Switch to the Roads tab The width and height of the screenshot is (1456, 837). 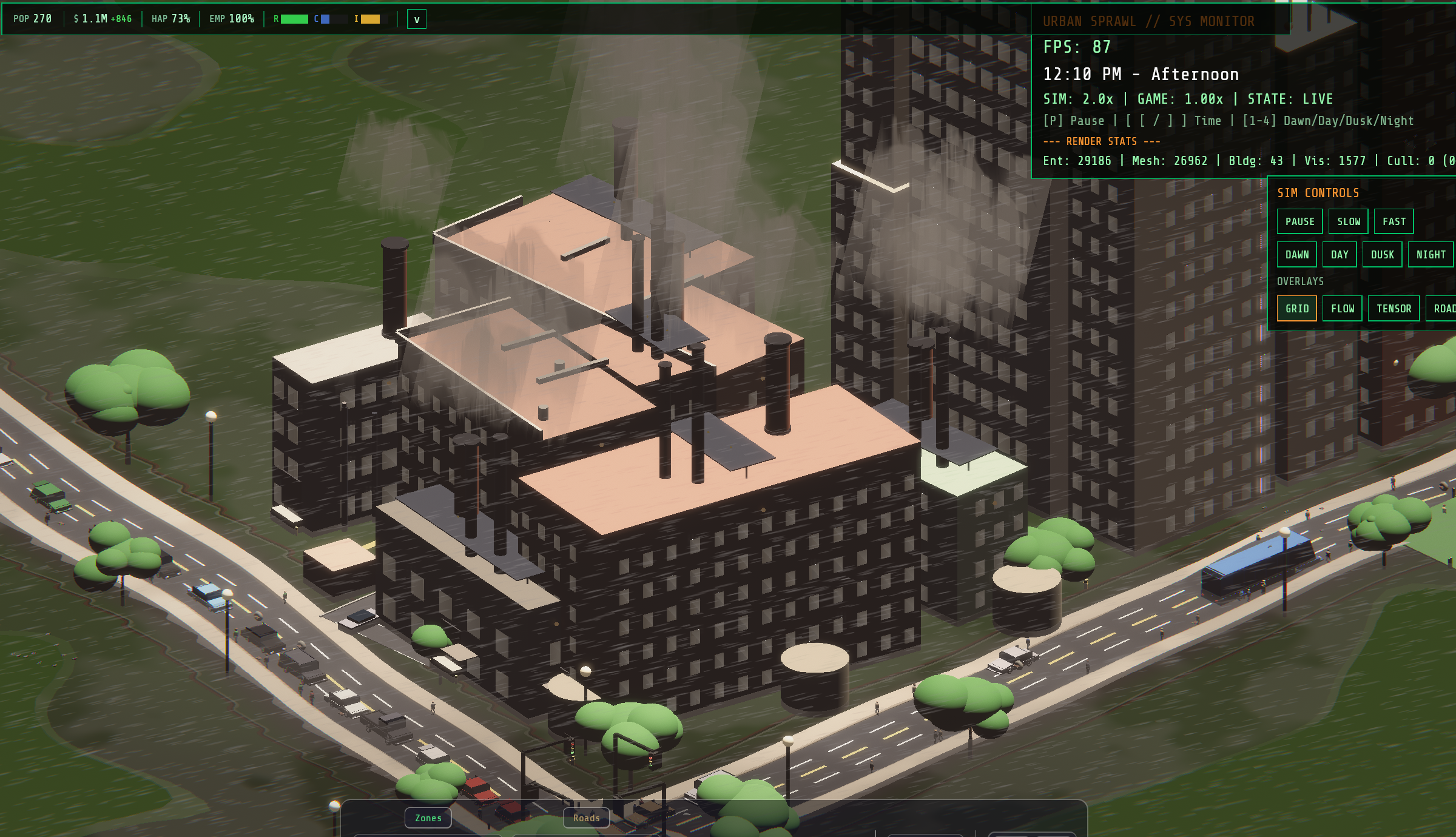[586, 818]
